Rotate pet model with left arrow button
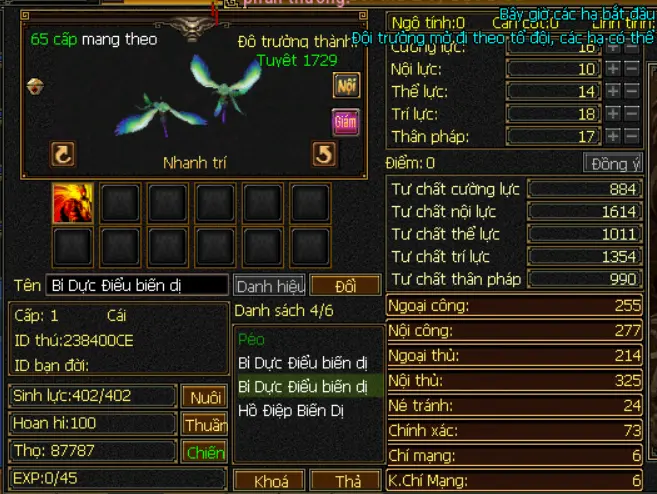The image size is (657, 494). 63,154
